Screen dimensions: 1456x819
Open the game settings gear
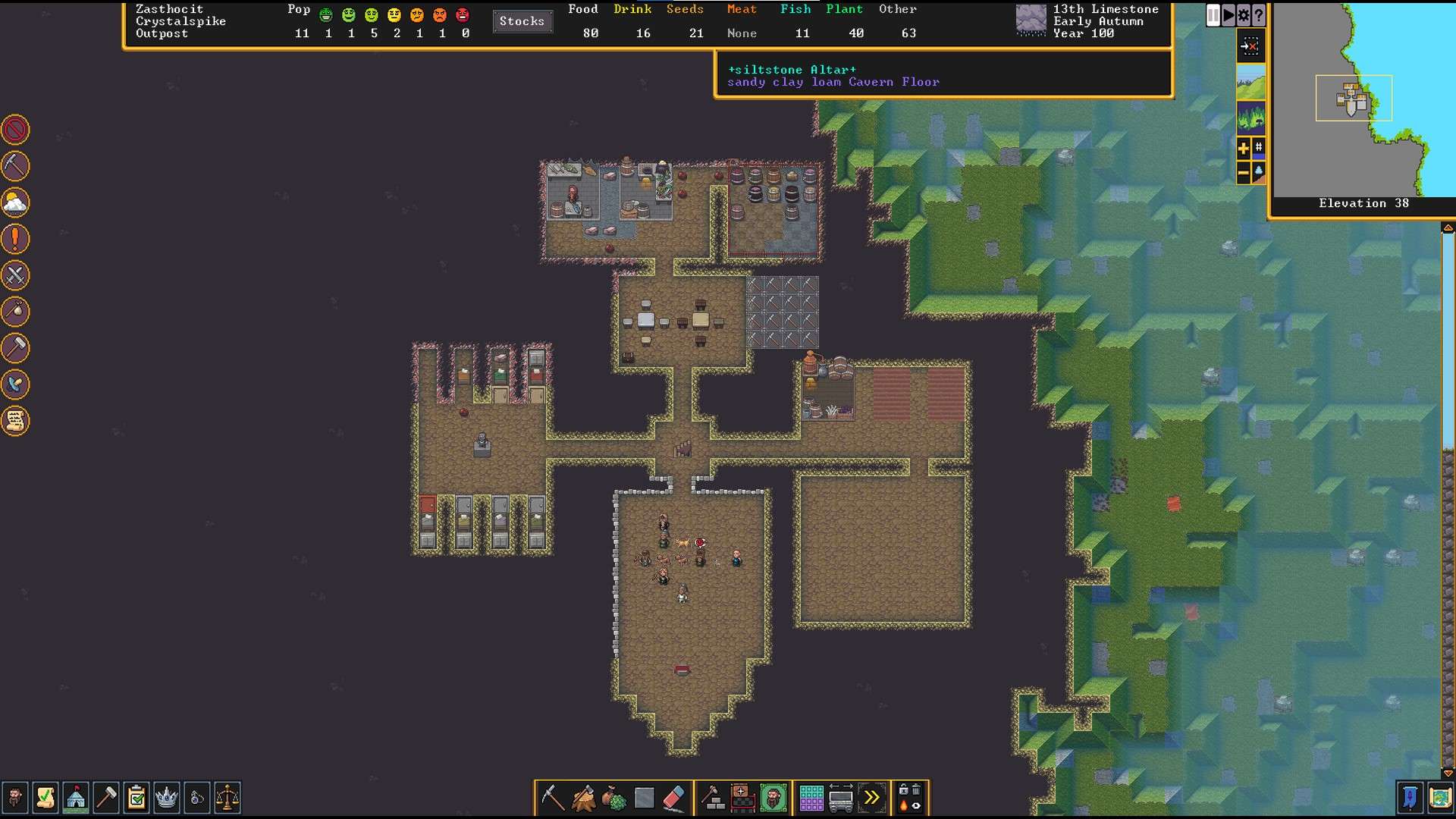1241,14
